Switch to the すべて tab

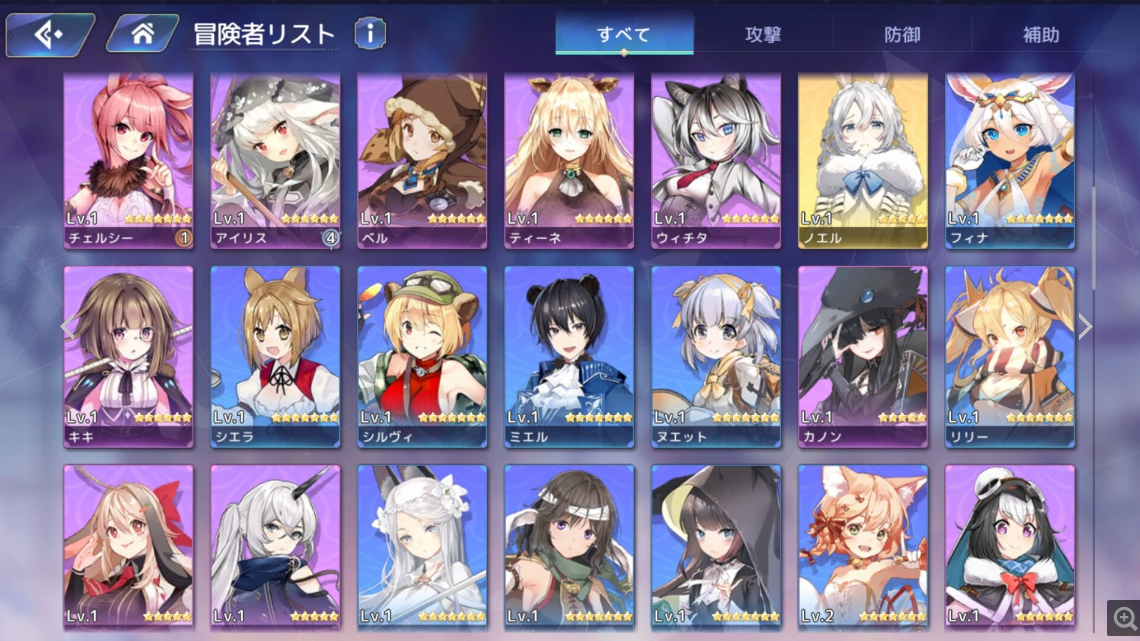624,34
